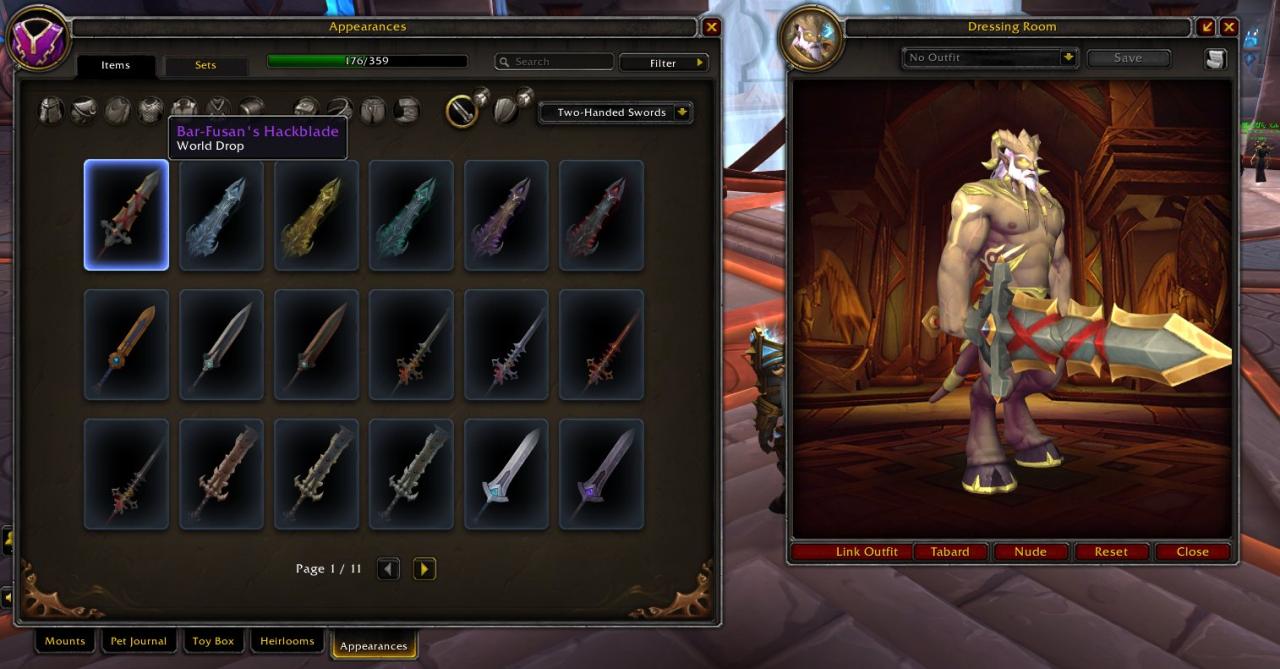The image size is (1280, 669).
Task: Select the golden greatsword appearance
Action: [316, 215]
